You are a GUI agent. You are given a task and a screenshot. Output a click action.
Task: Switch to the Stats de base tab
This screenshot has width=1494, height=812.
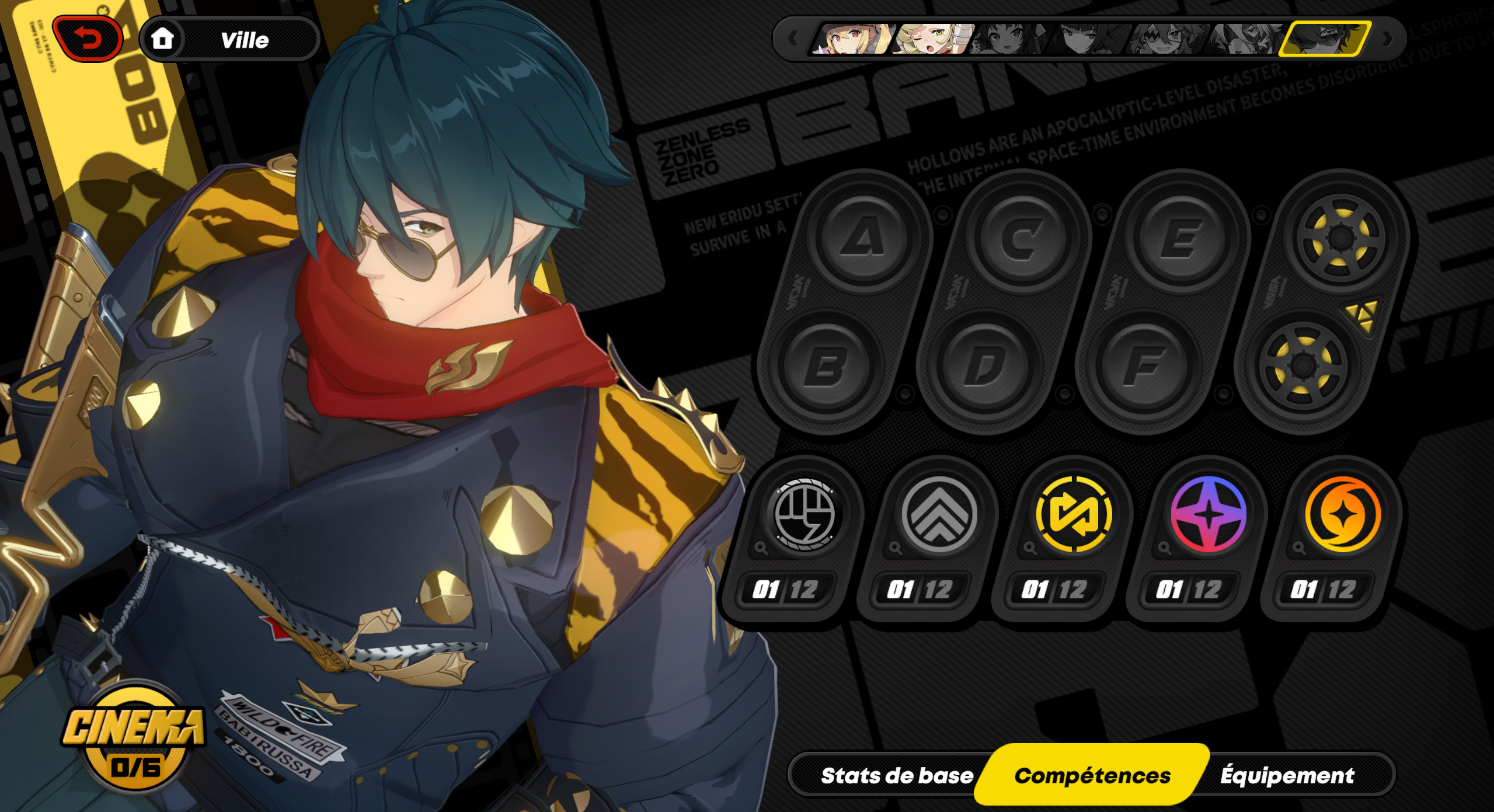point(896,775)
